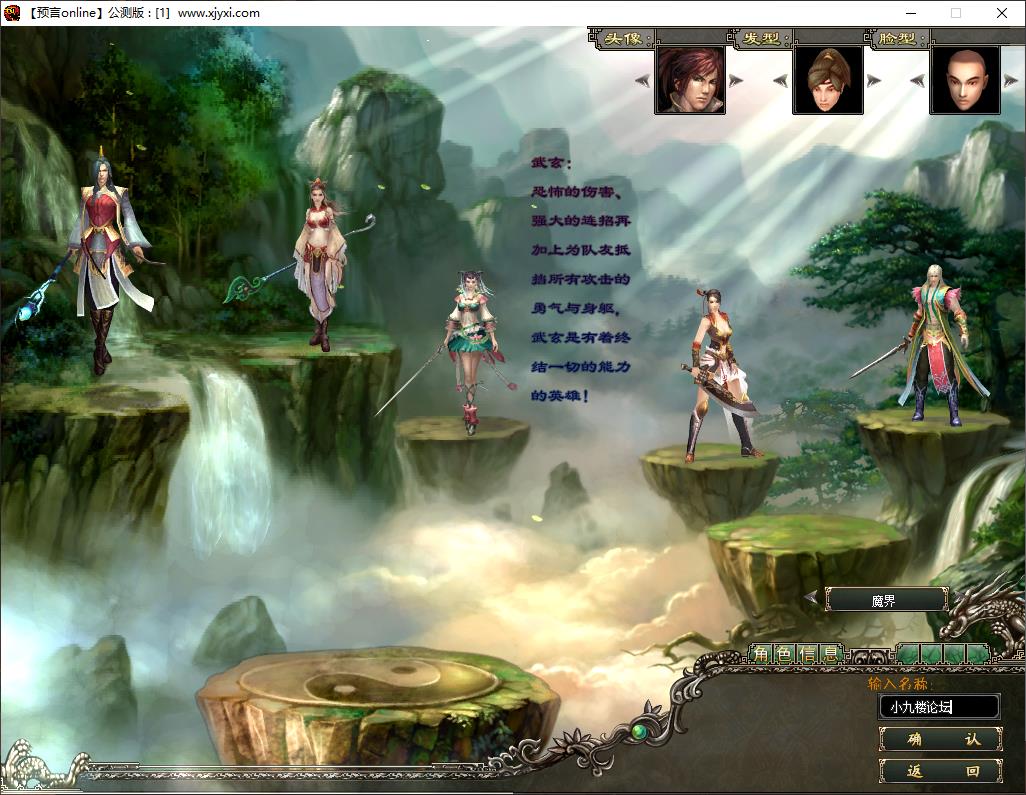Viewport: 1026px width, 795px height.
Task: Confirm character creation with 确认 button
Action: pyautogui.click(x=940, y=739)
